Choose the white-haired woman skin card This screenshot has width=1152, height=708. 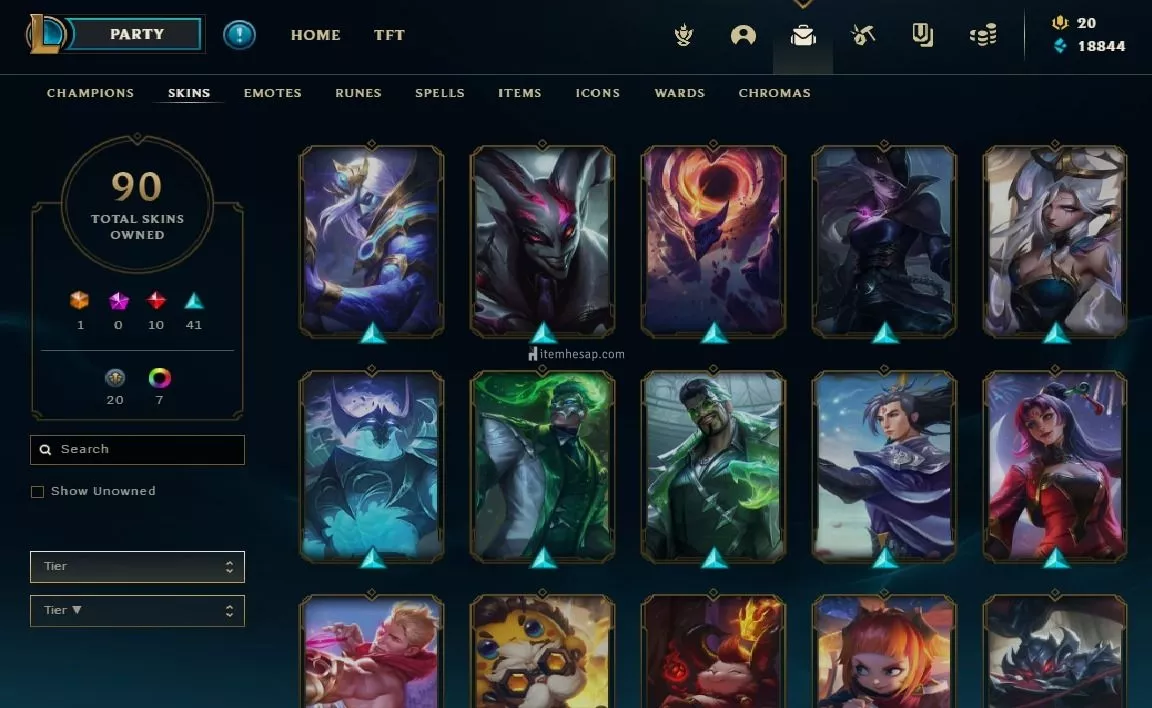click(x=1055, y=240)
